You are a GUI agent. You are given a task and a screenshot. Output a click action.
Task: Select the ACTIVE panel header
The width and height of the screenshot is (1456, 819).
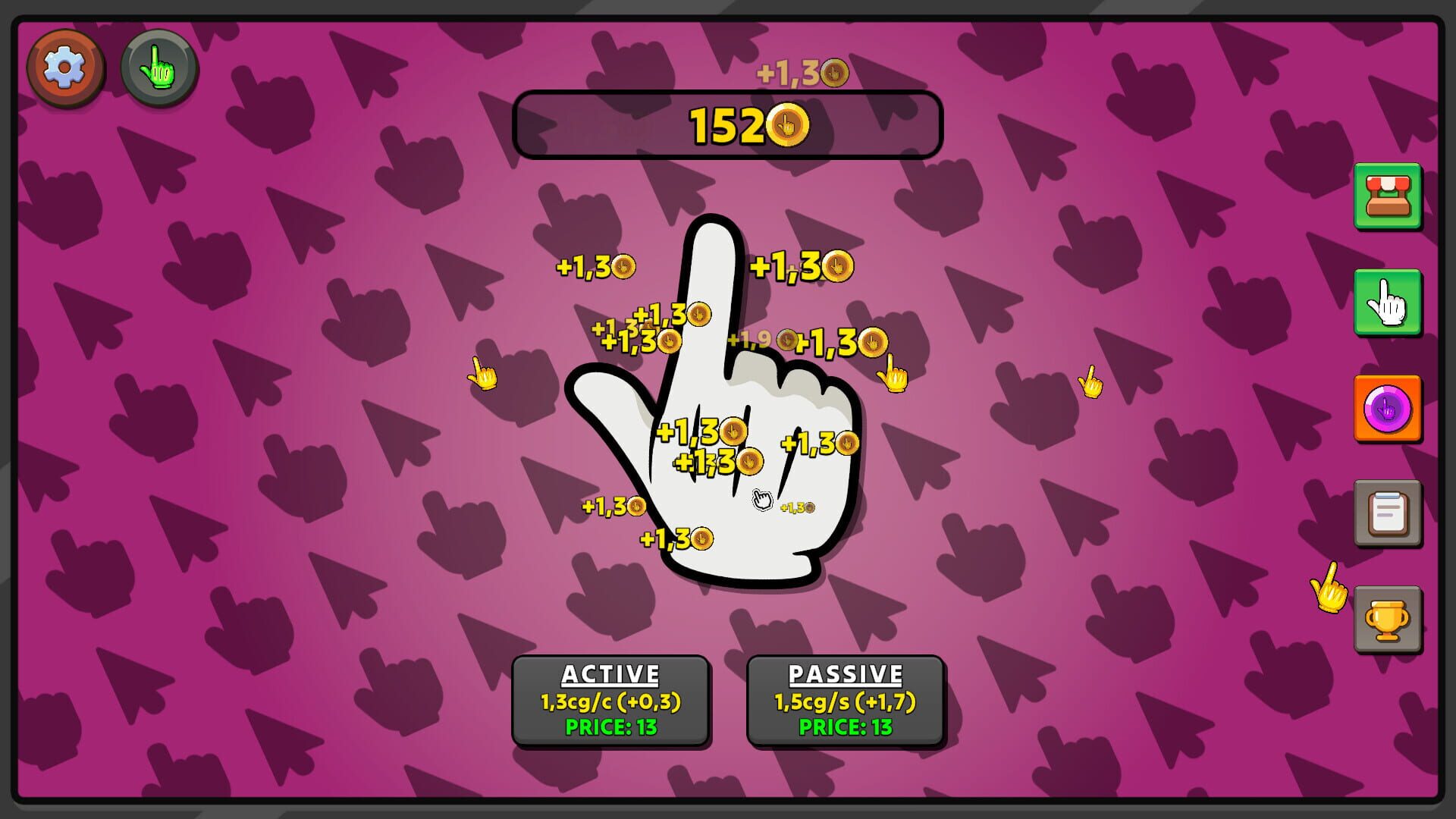tap(611, 673)
